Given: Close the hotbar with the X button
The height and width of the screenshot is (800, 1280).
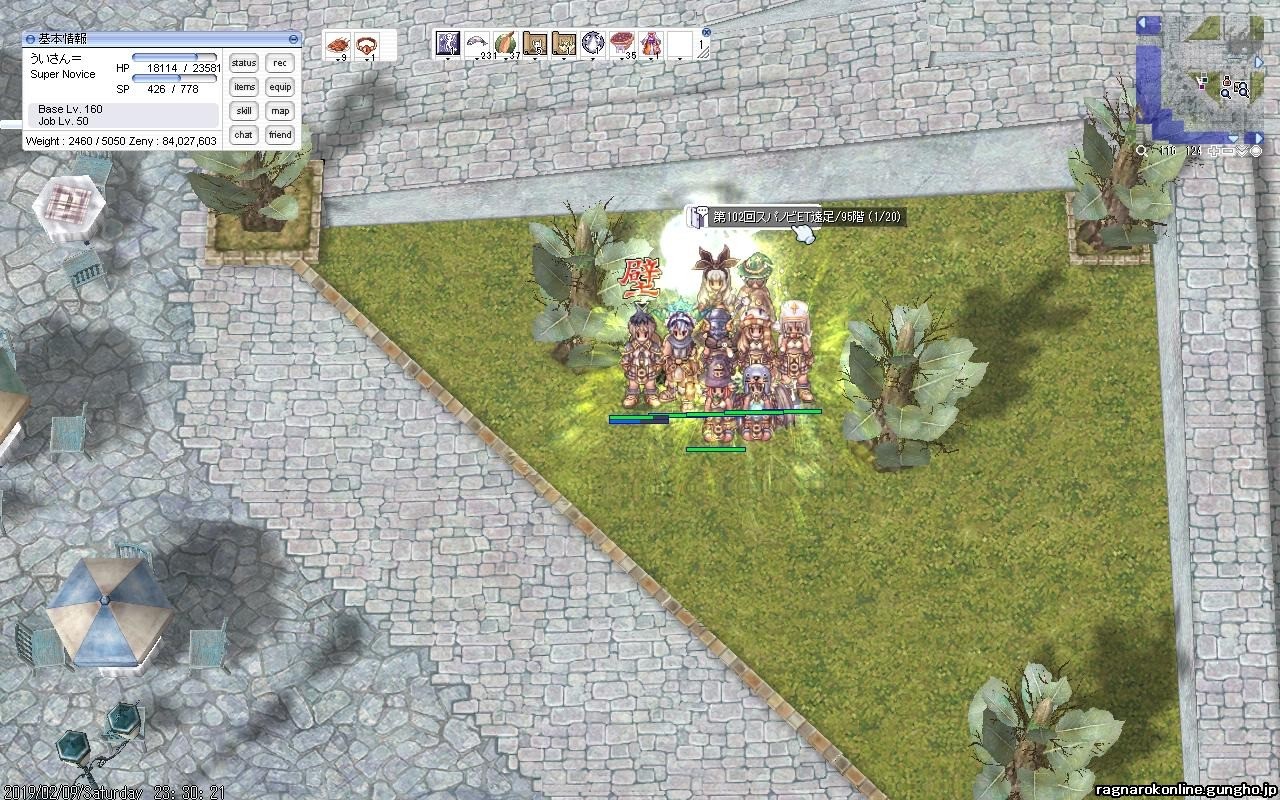Looking at the screenshot, I should tap(706, 32).
